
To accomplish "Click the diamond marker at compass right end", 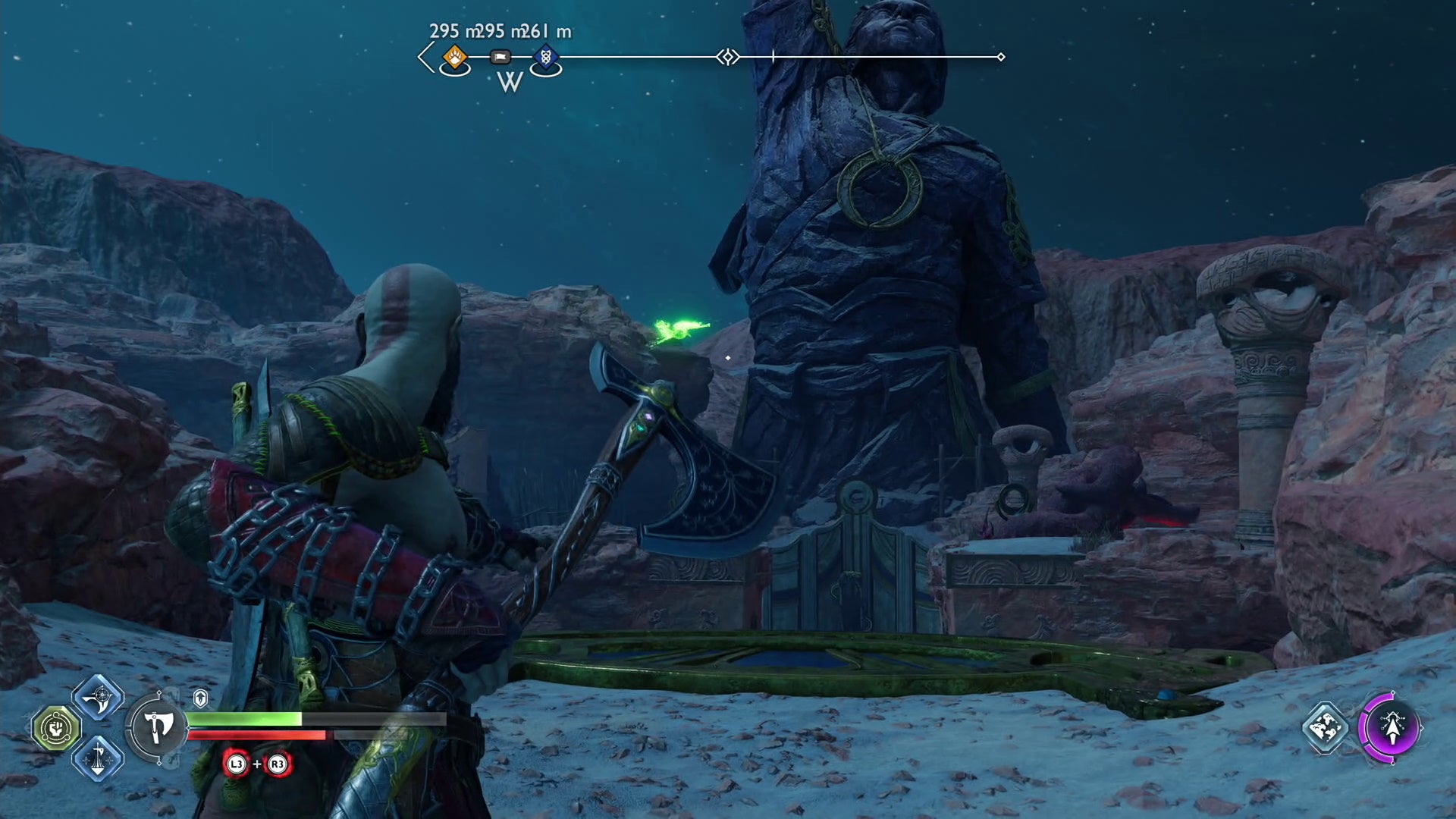I will click(x=1001, y=55).
